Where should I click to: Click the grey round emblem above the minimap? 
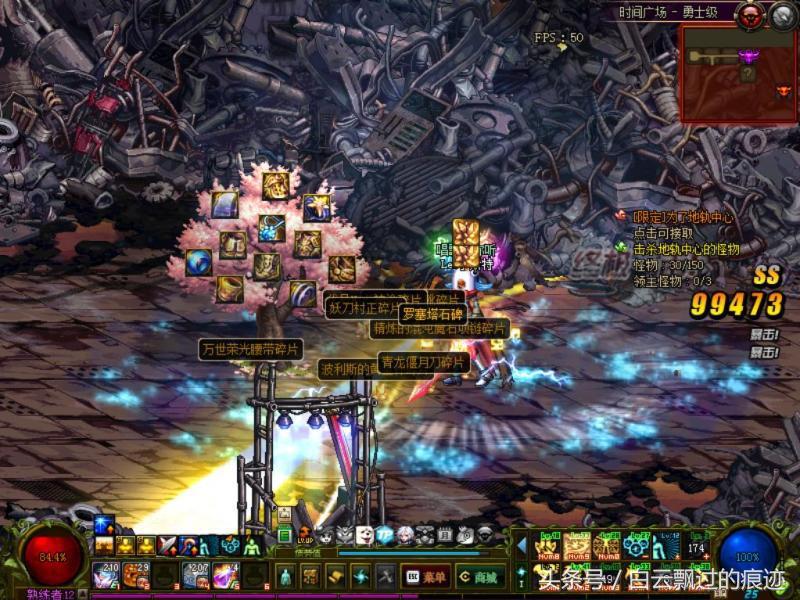tap(782, 14)
